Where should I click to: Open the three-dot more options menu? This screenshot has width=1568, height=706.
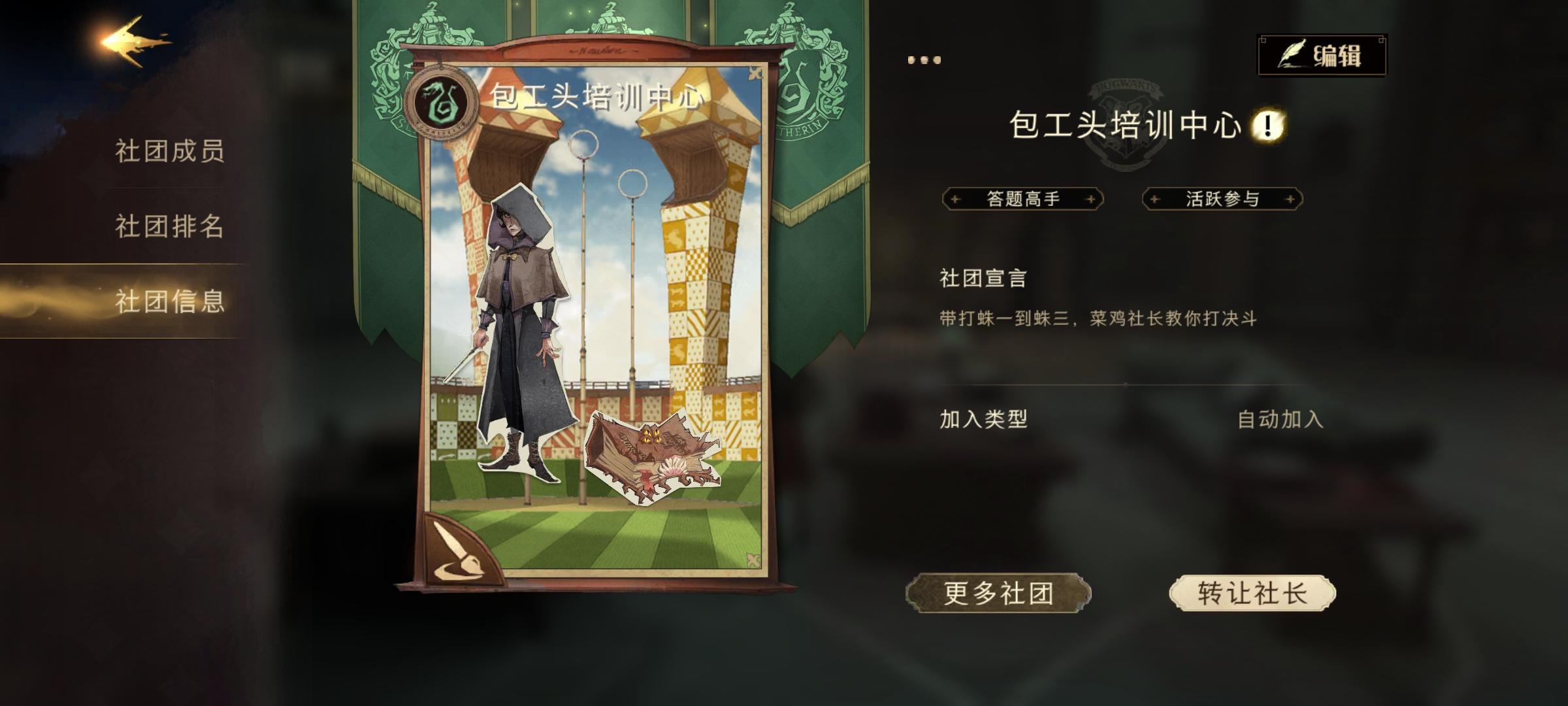pyautogui.click(x=924, y=59)
